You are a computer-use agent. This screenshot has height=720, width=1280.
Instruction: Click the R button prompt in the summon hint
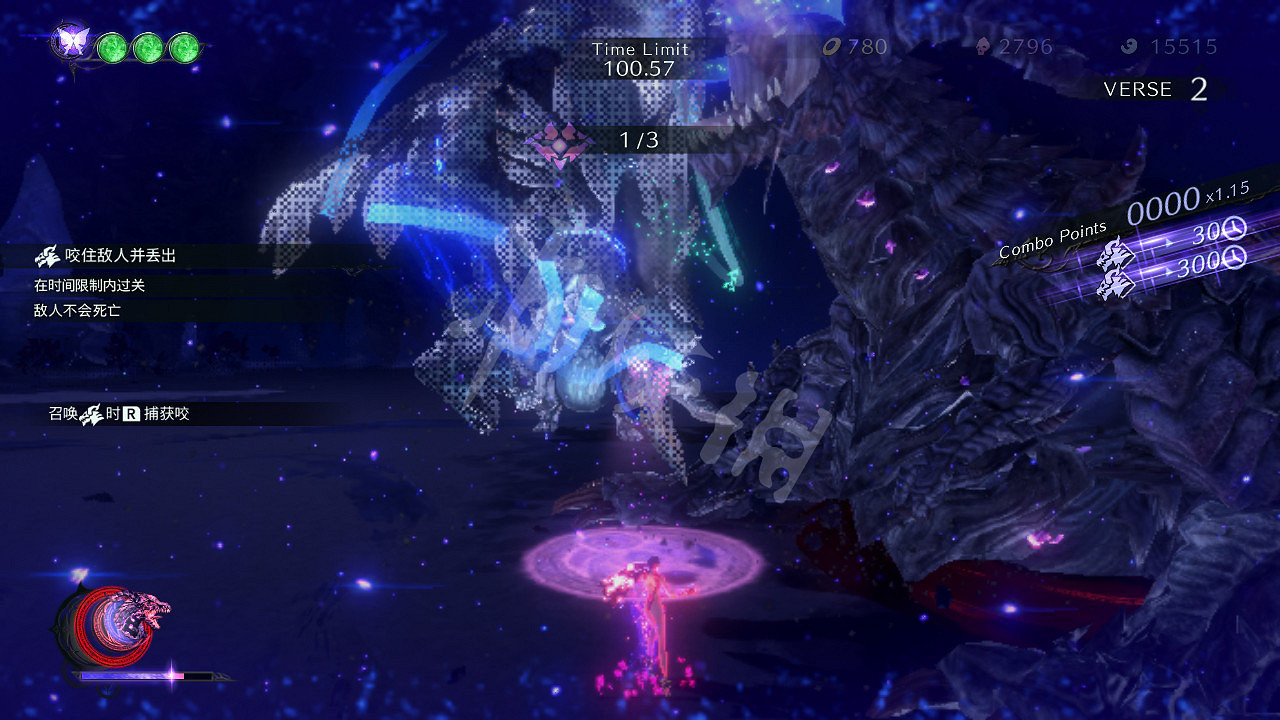tap(132, 413)
